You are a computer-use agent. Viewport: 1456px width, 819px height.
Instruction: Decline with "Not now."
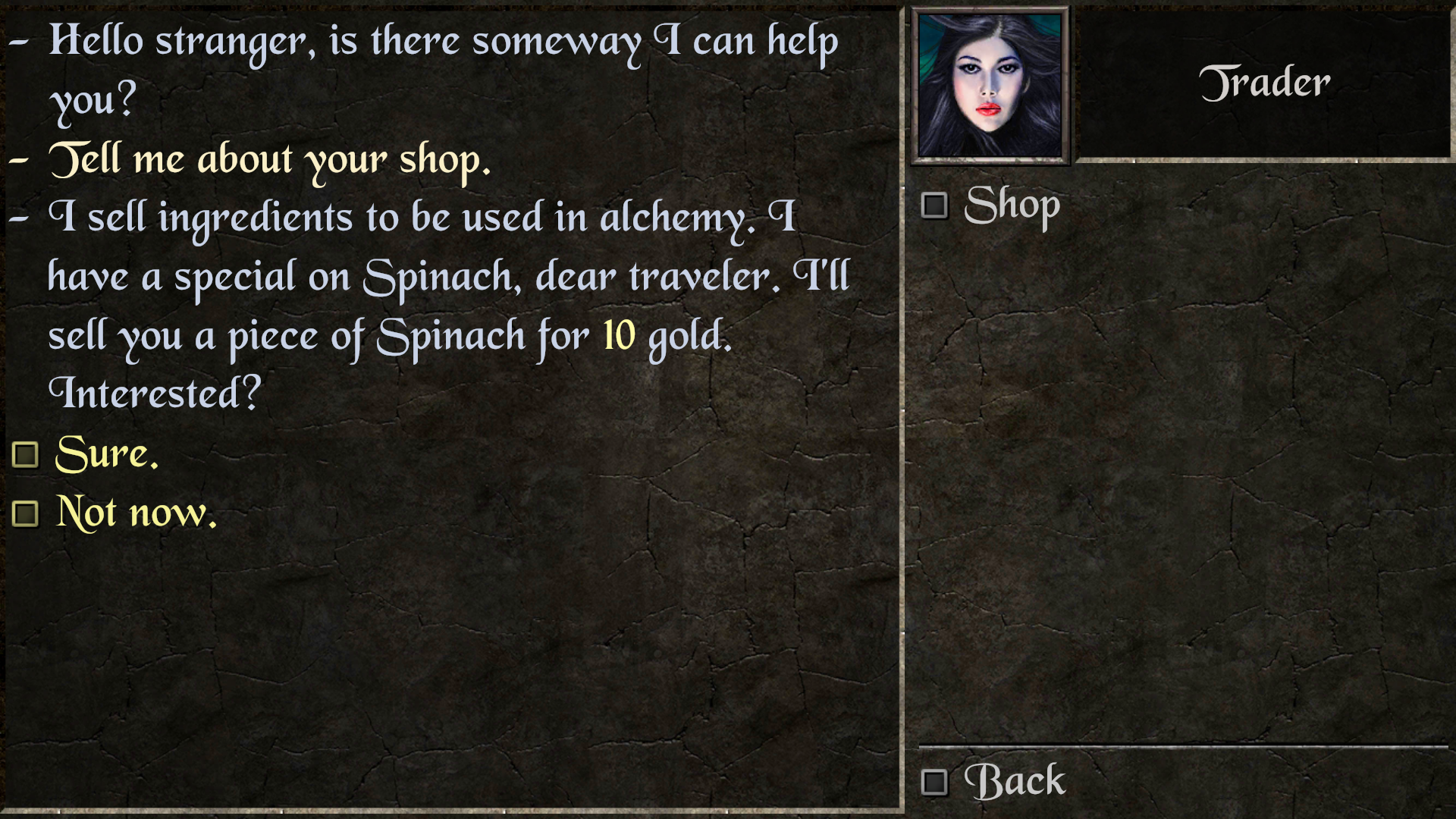tap(135, 513)
